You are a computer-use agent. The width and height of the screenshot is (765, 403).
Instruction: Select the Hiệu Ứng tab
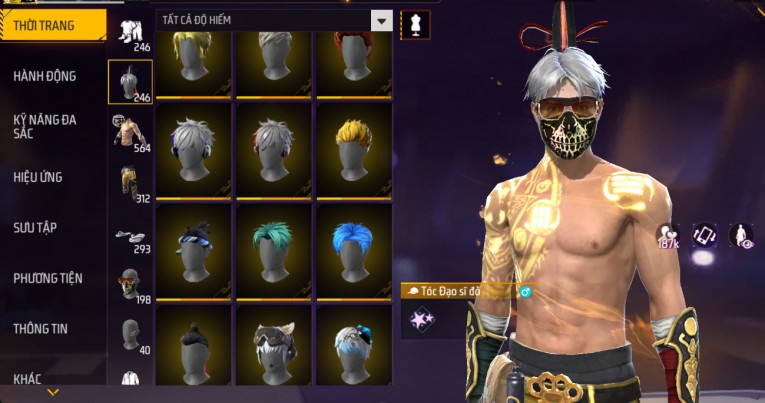(x=40, y=177)
